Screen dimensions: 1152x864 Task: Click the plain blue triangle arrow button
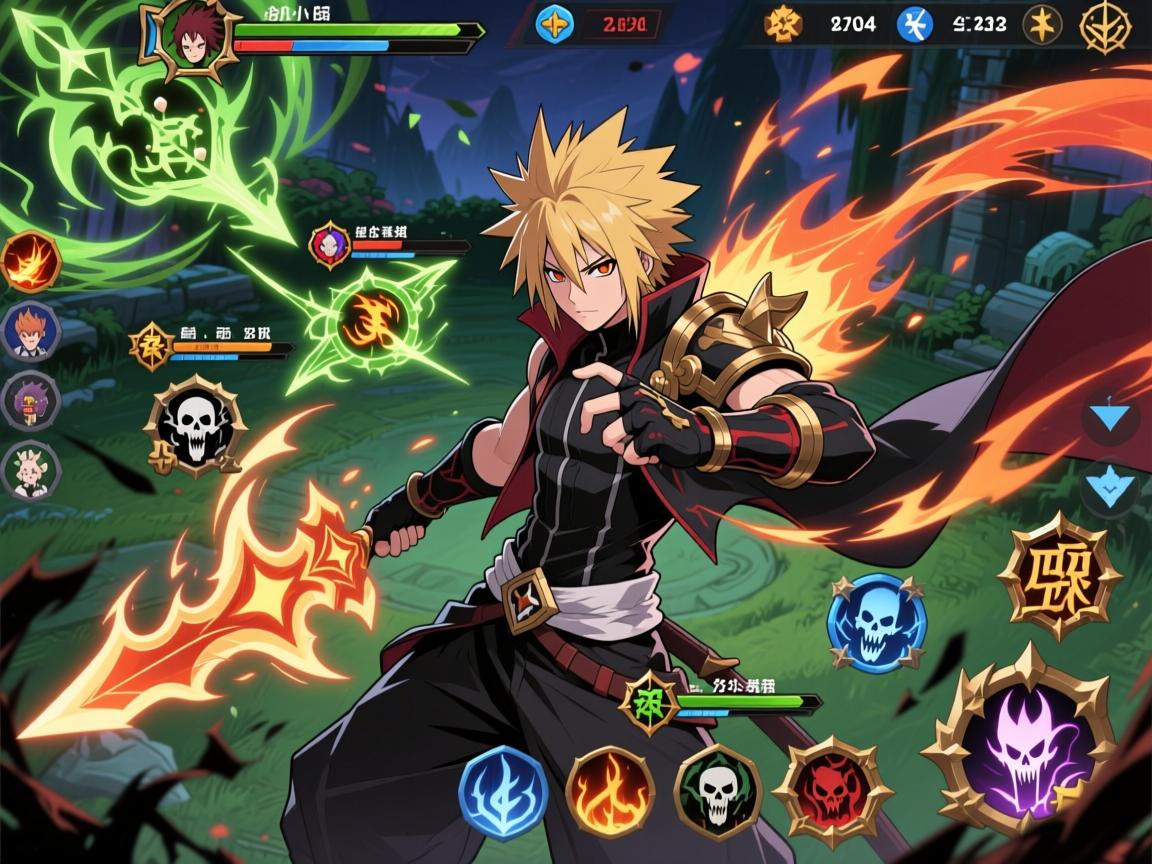point(1110,417)
